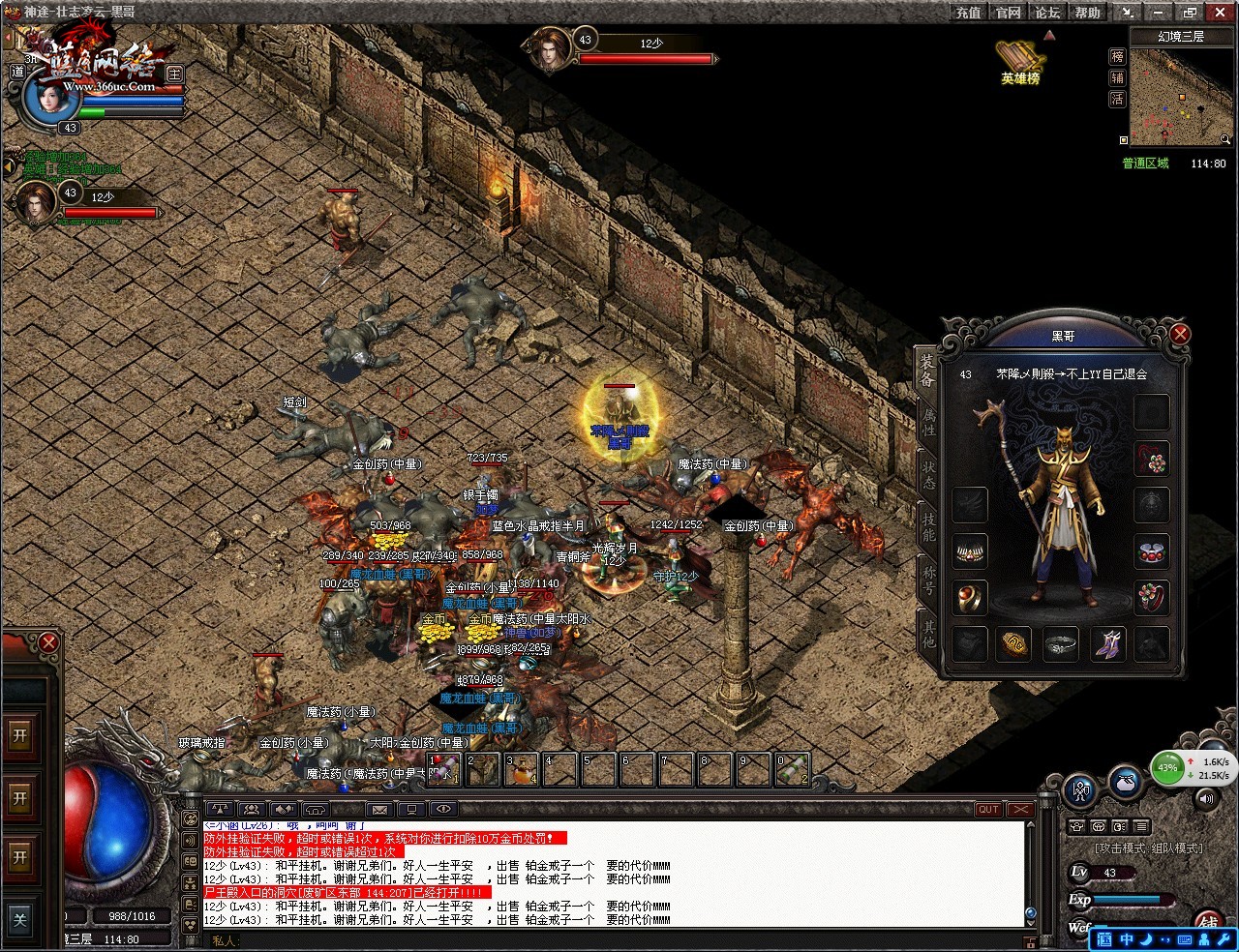Click the eye icon on the chat toolbar
The height and width of the screenshot is (952, 1239).
(444, 809)
